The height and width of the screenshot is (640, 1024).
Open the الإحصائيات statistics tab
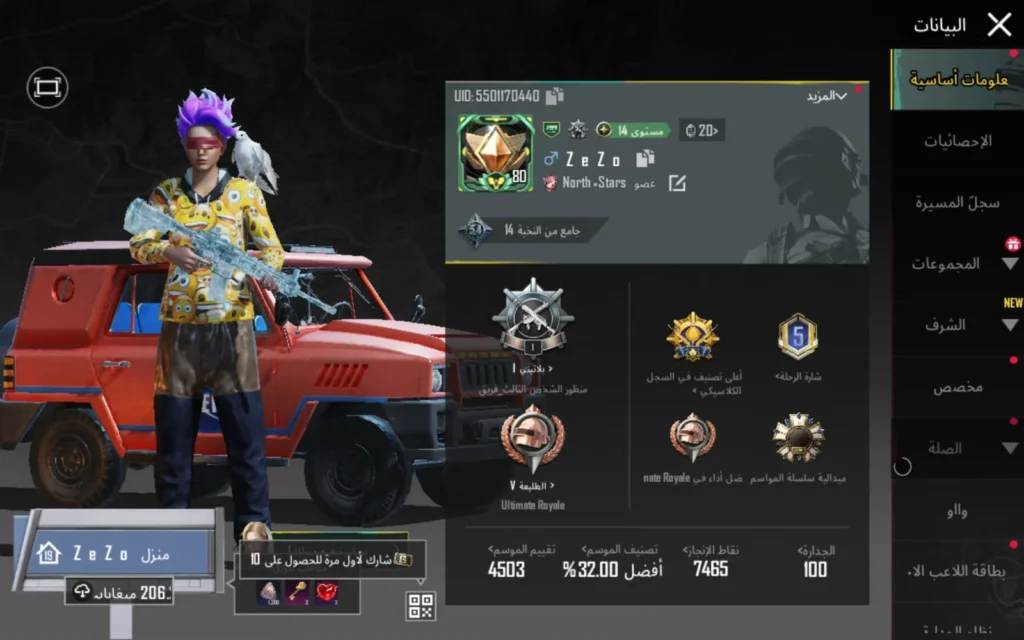pos(957,141)
